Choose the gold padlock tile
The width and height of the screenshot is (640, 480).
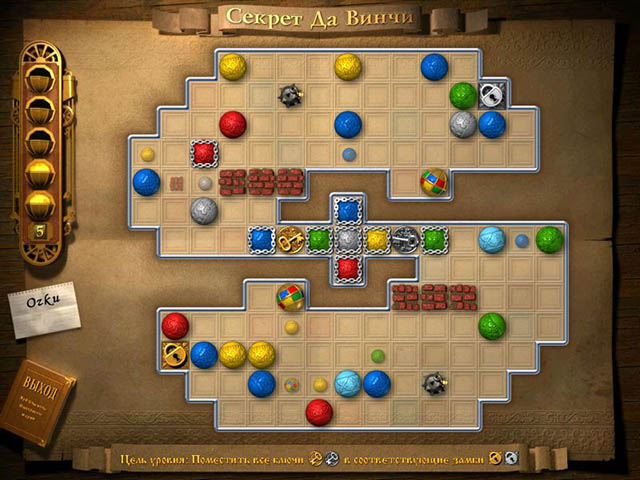175,354
